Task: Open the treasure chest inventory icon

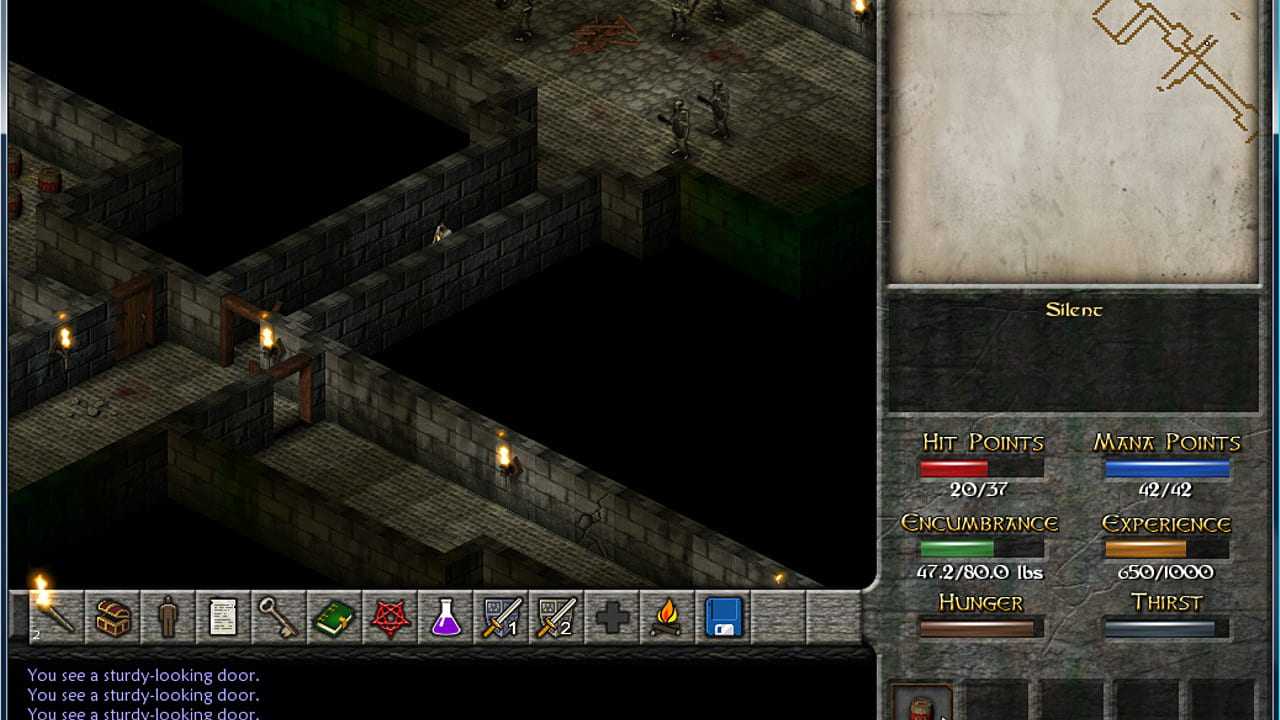Action: [112, 617]
